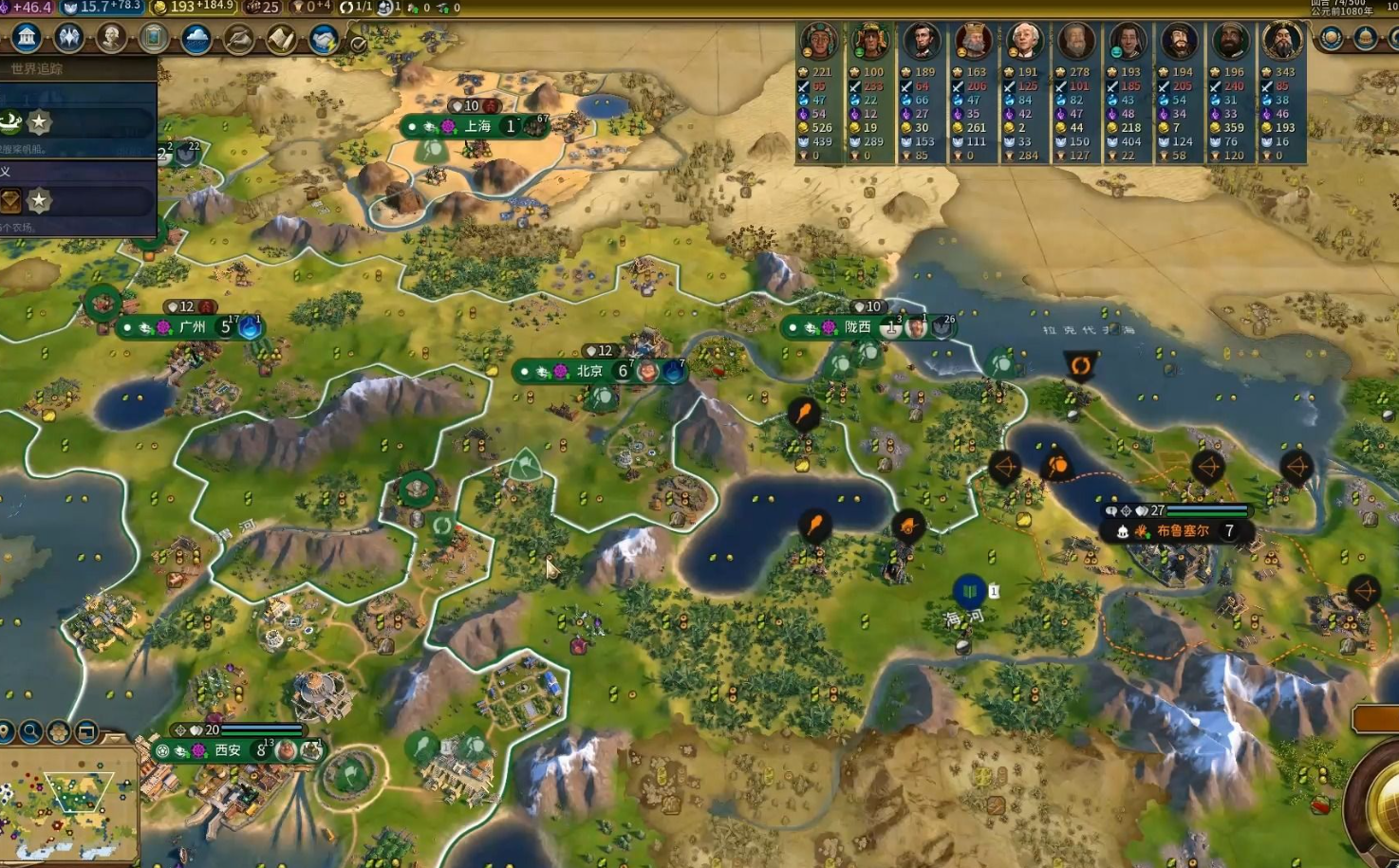Open the religion screen with the winged icon

click(x=68, y=38)
